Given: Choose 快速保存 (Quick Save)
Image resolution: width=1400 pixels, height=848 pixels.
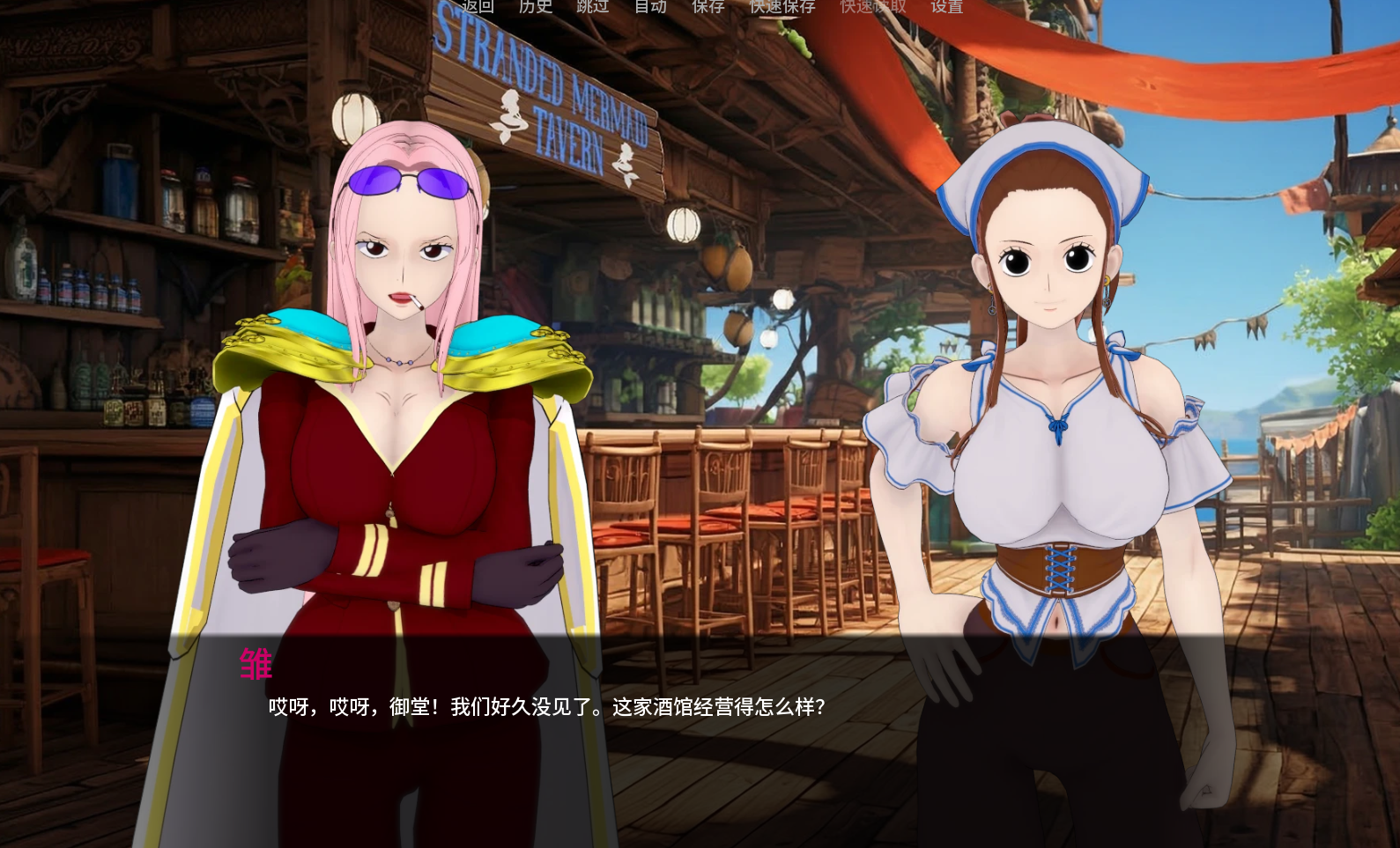Looking at the screenshot, I should [x=782, y=7].
